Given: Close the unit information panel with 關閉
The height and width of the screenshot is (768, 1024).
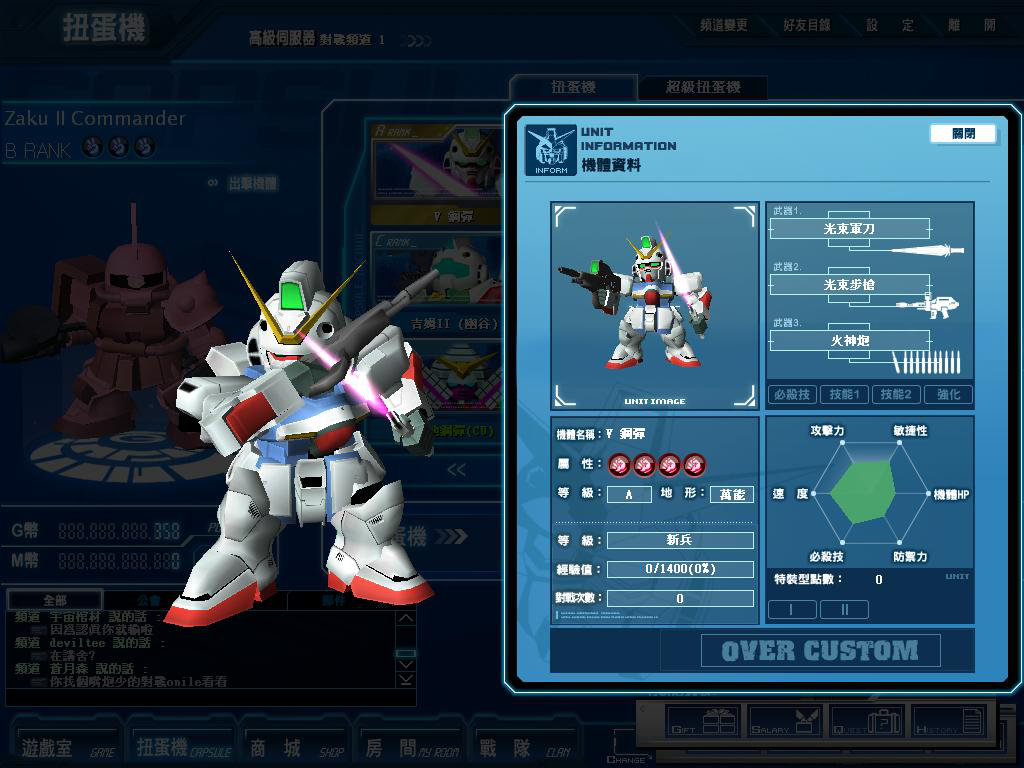Looking at the screenshot, I should [963, 133].
